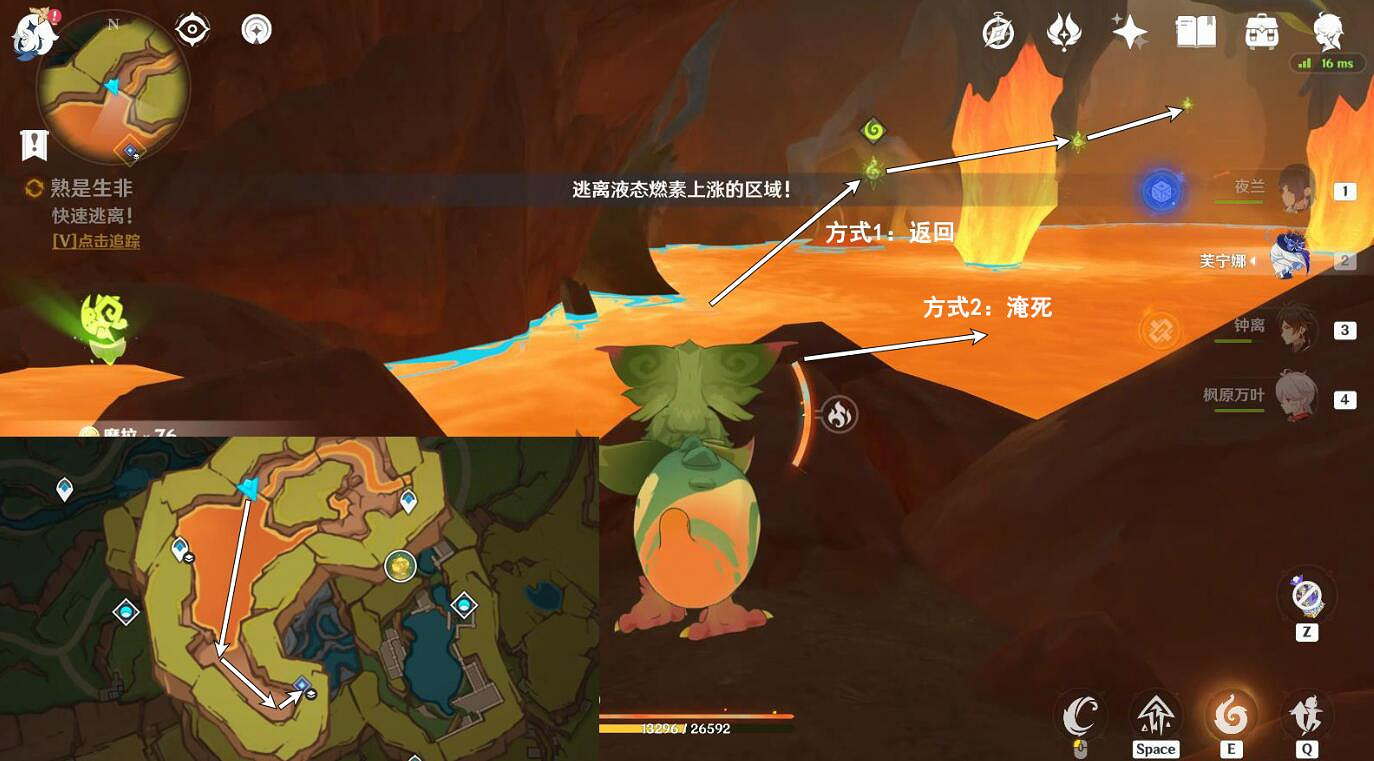
Task: Open the Battle Pass wings icon
Action: tap(1062, 31)
